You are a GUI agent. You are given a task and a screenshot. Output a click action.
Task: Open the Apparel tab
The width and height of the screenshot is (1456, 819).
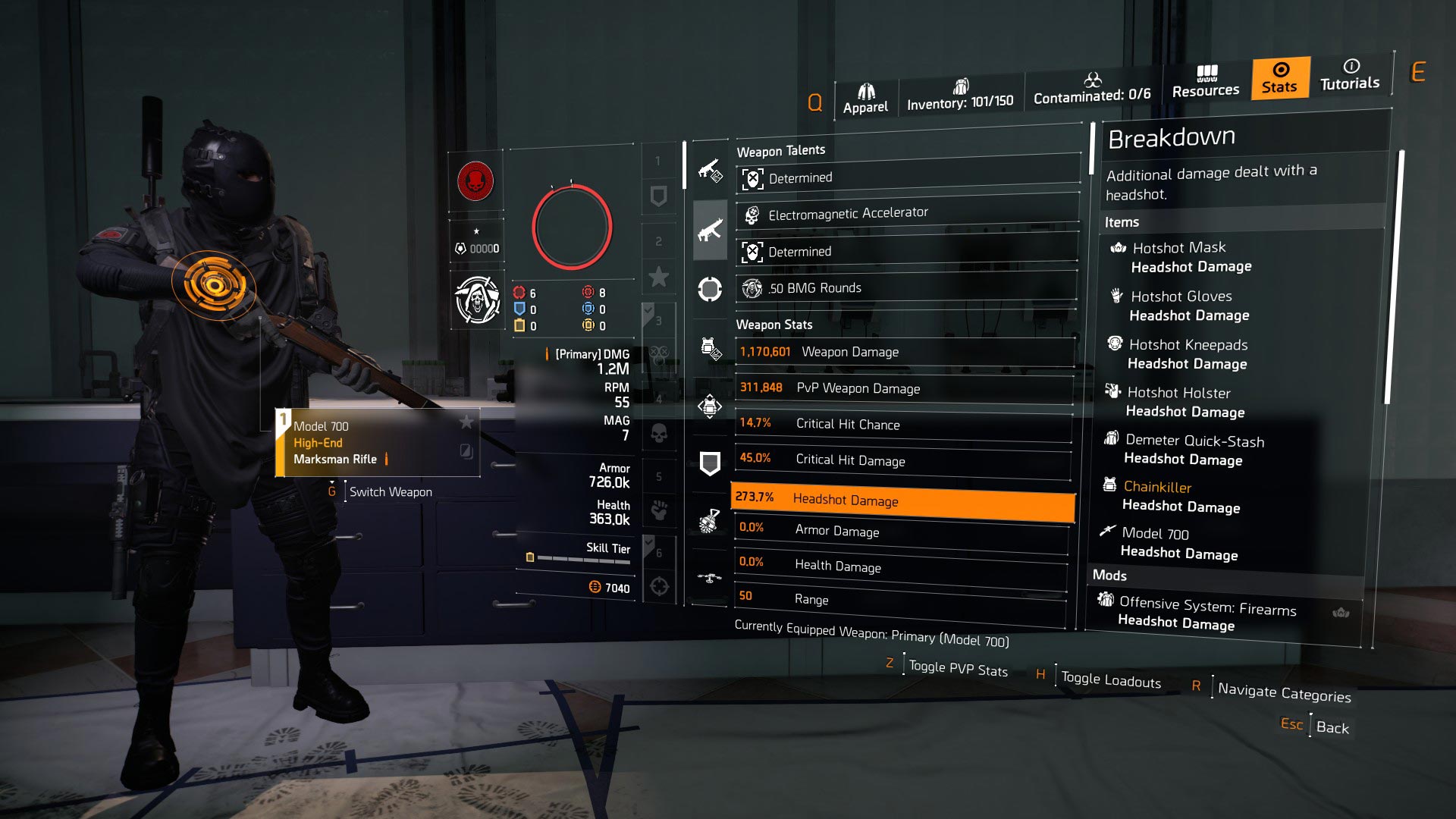tap(865, 99)
